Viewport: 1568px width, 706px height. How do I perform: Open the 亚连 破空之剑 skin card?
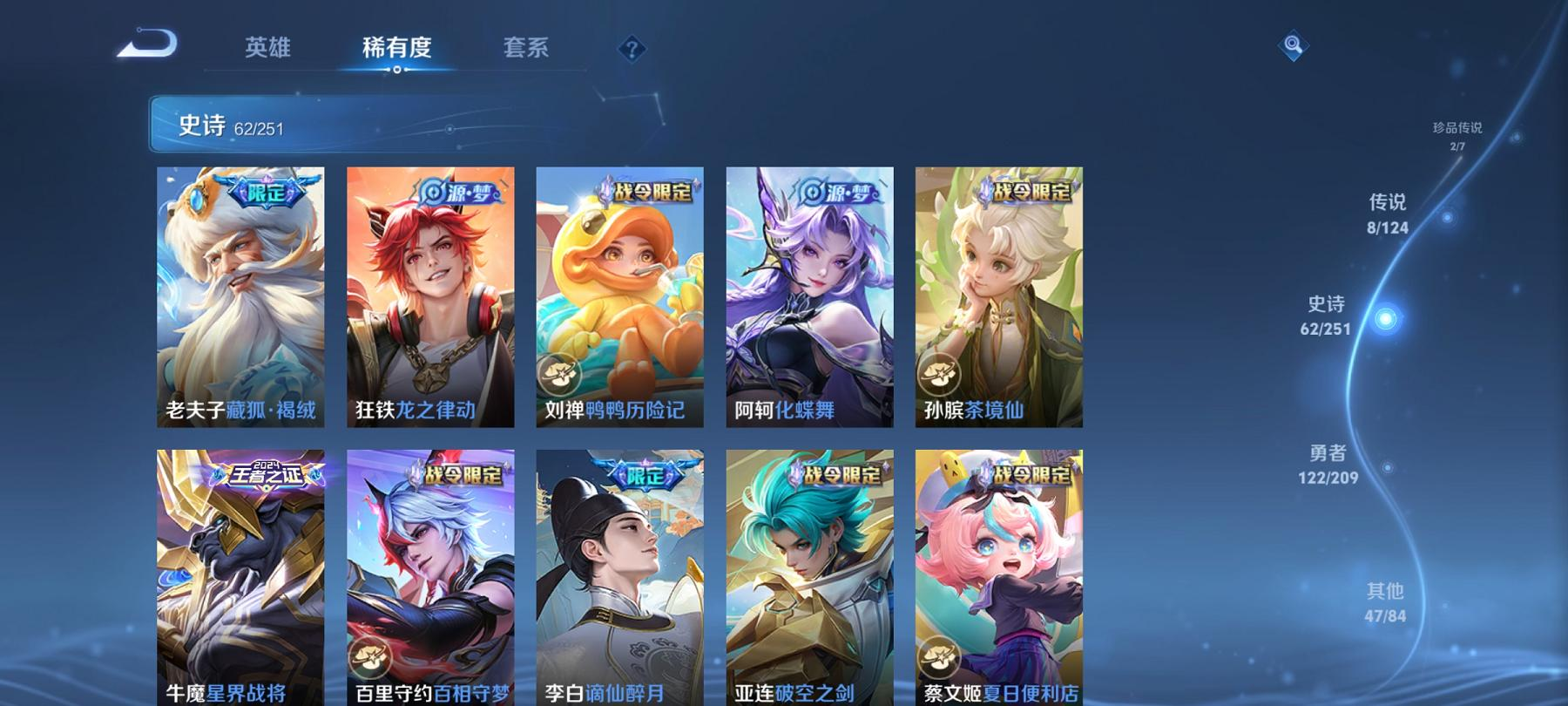coord(809,577)
